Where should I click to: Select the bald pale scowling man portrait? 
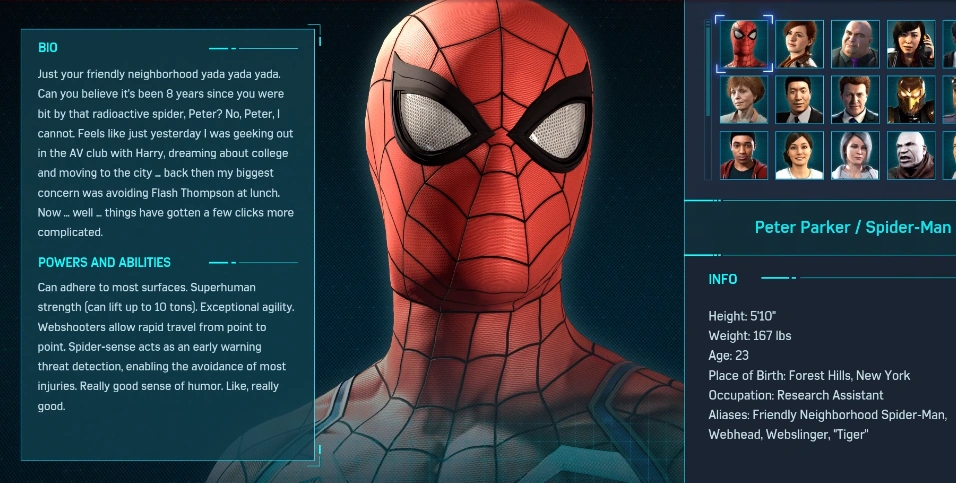coord(911,155)
